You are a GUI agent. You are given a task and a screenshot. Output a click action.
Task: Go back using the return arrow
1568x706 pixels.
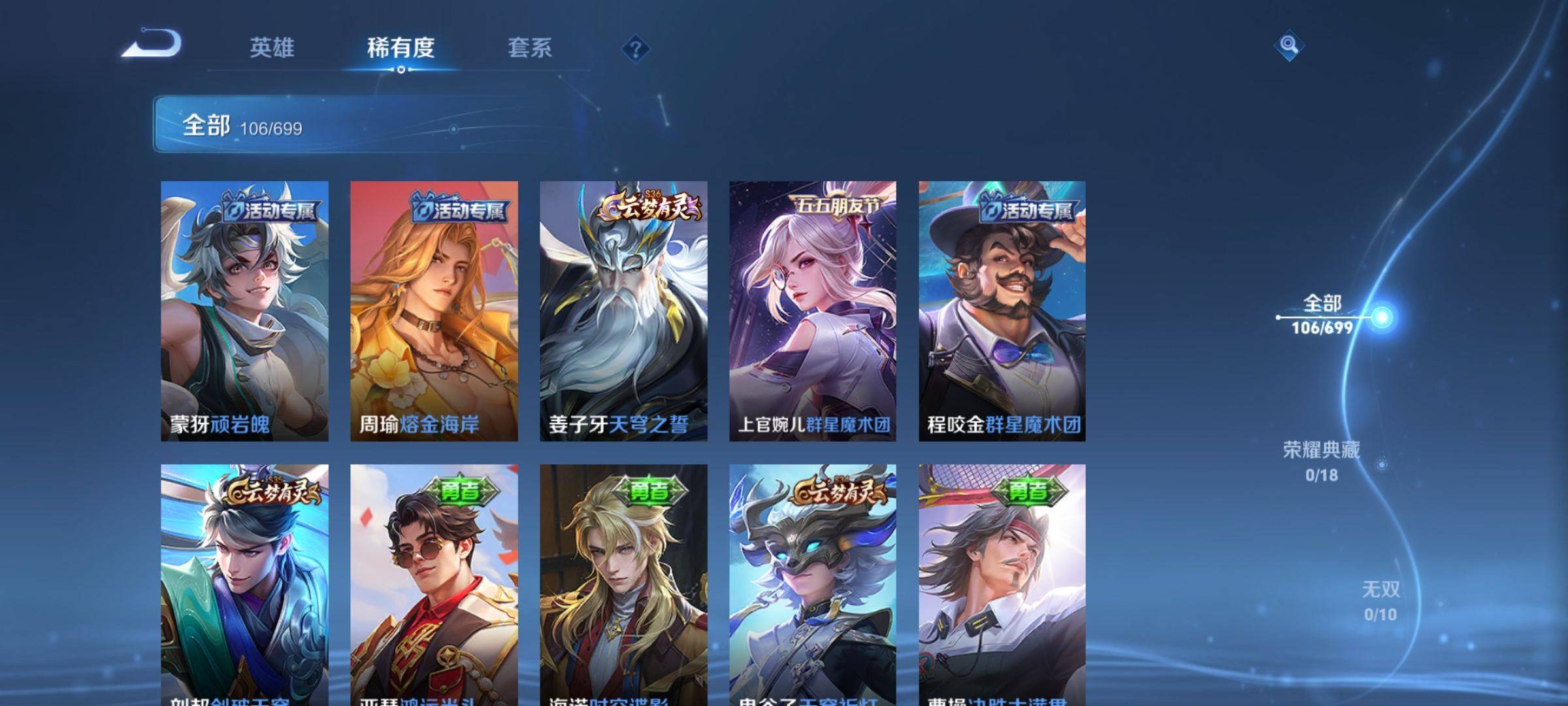point(152,44)
